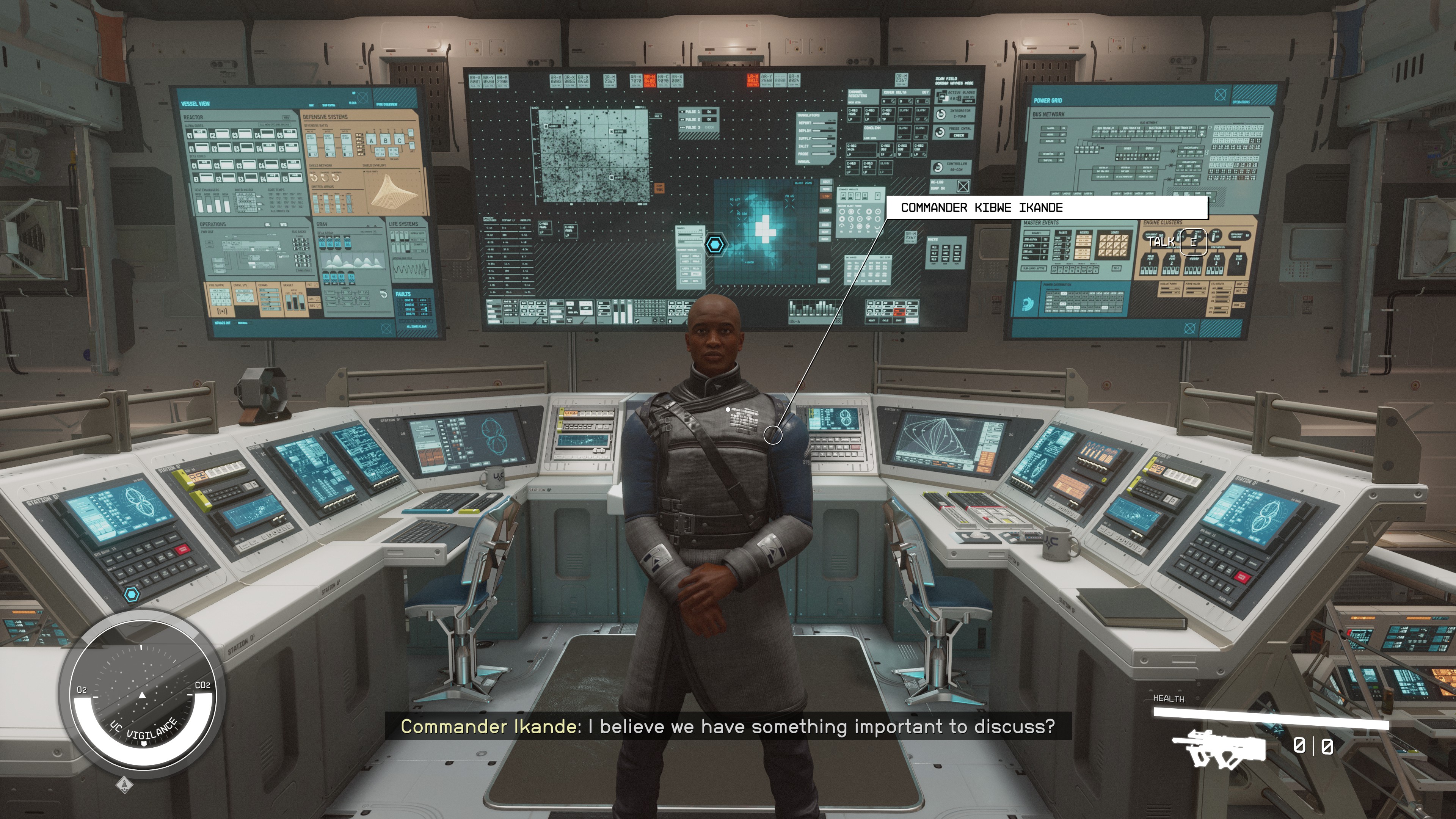Toggle the Alarms switch in the Bus Network panel

tap(1063, 128)
